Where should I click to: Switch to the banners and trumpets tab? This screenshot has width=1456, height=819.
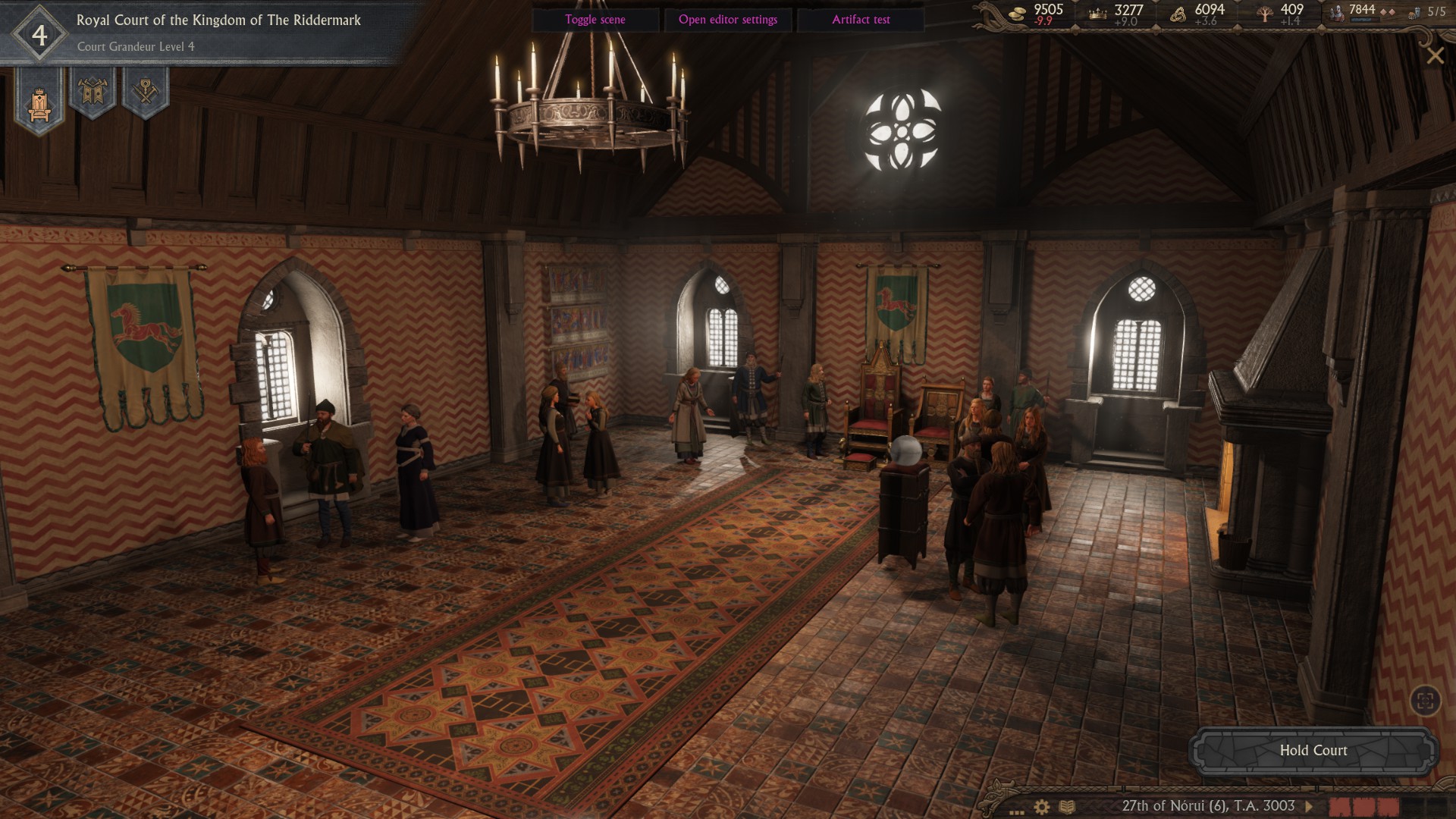93,93
